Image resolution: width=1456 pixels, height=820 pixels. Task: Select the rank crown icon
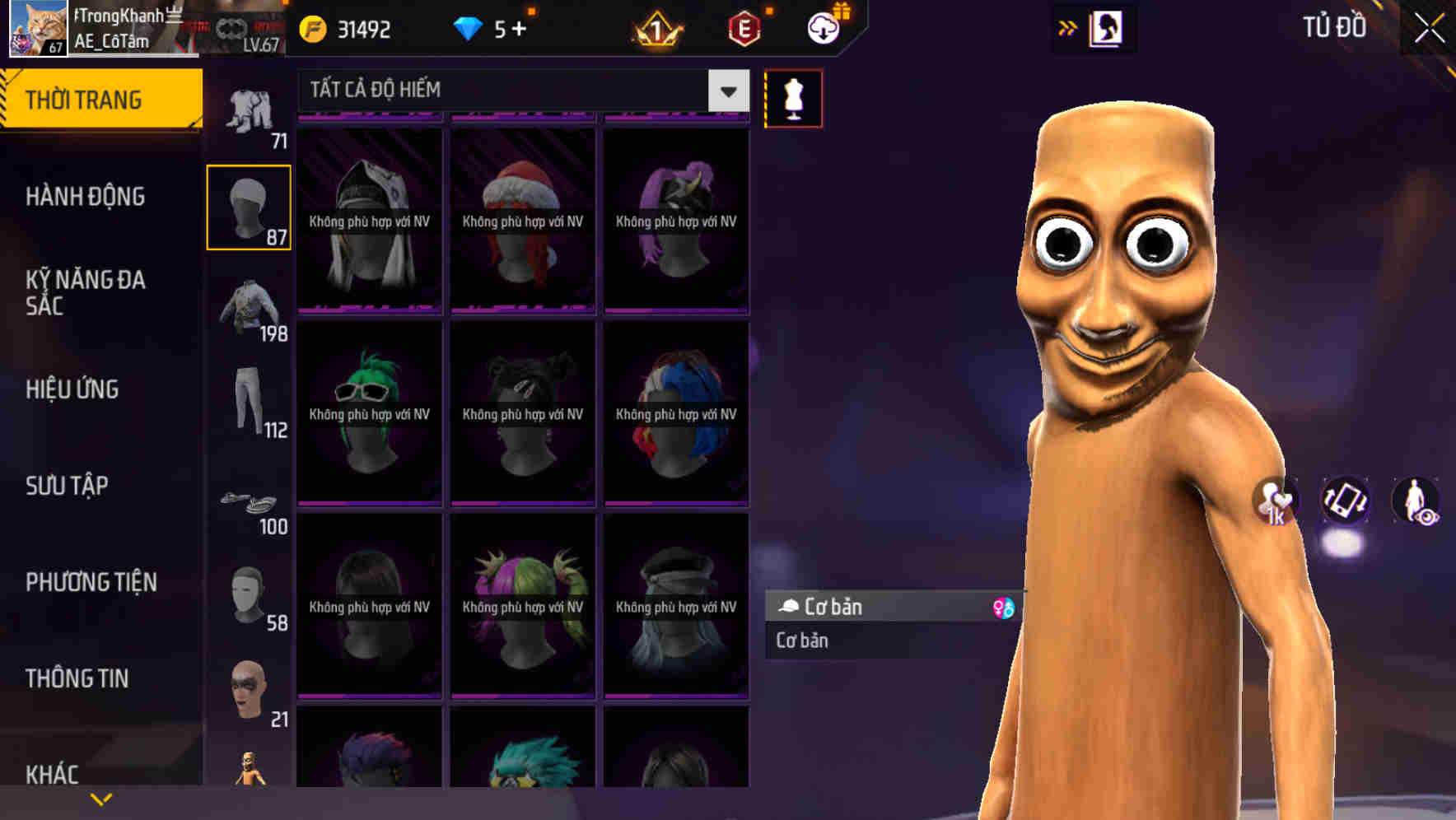[x=655, y=29]
